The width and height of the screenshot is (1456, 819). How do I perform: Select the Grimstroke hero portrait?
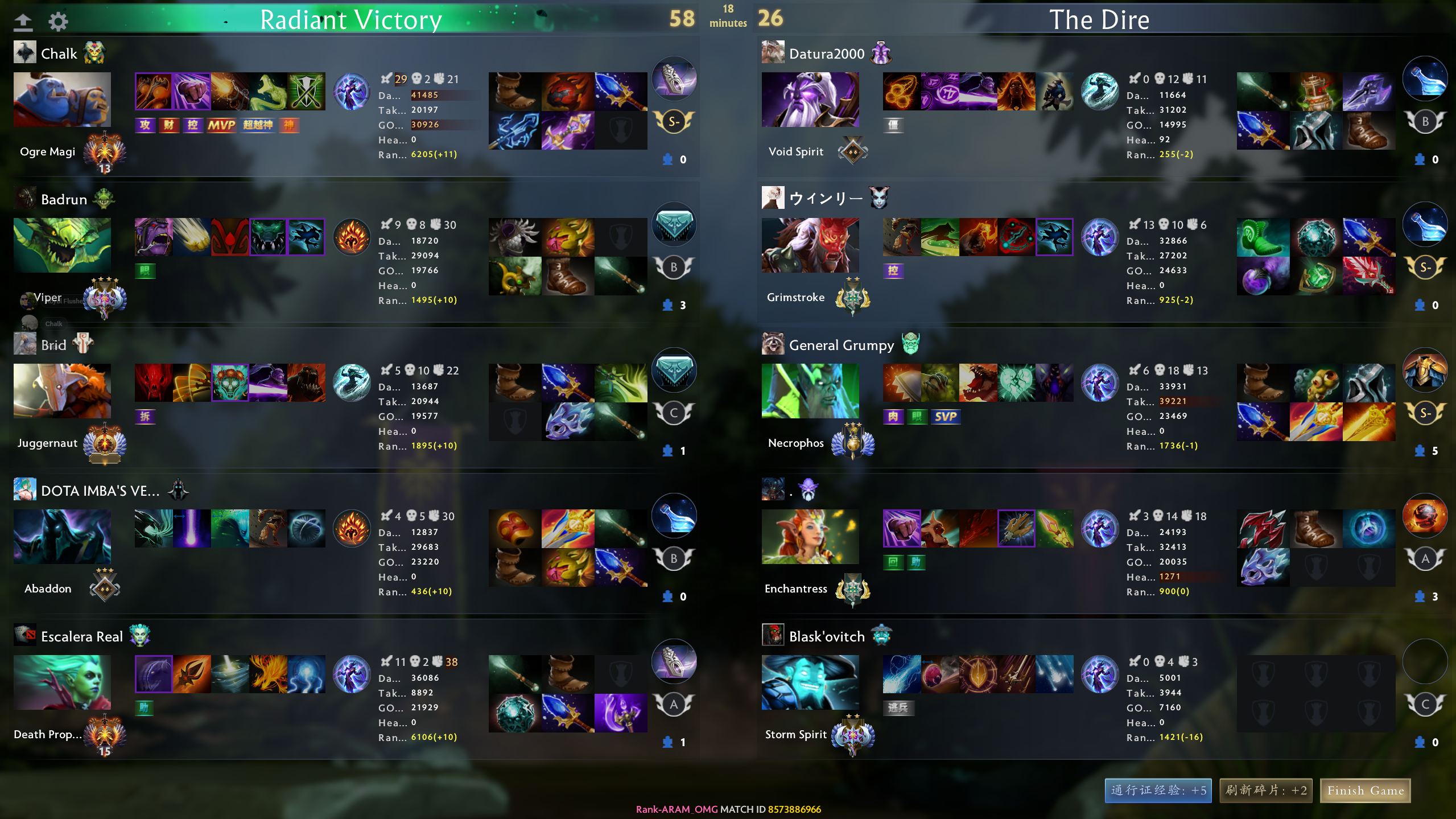click(x=810, y=245)
